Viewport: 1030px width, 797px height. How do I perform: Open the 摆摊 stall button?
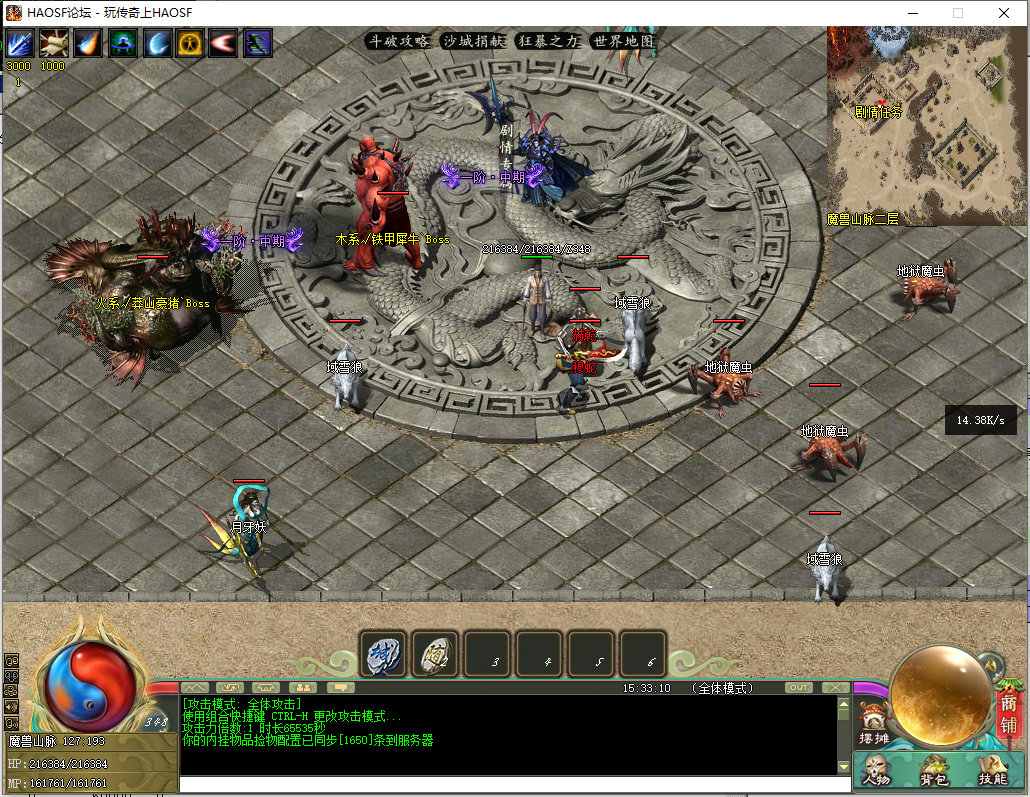874,728
